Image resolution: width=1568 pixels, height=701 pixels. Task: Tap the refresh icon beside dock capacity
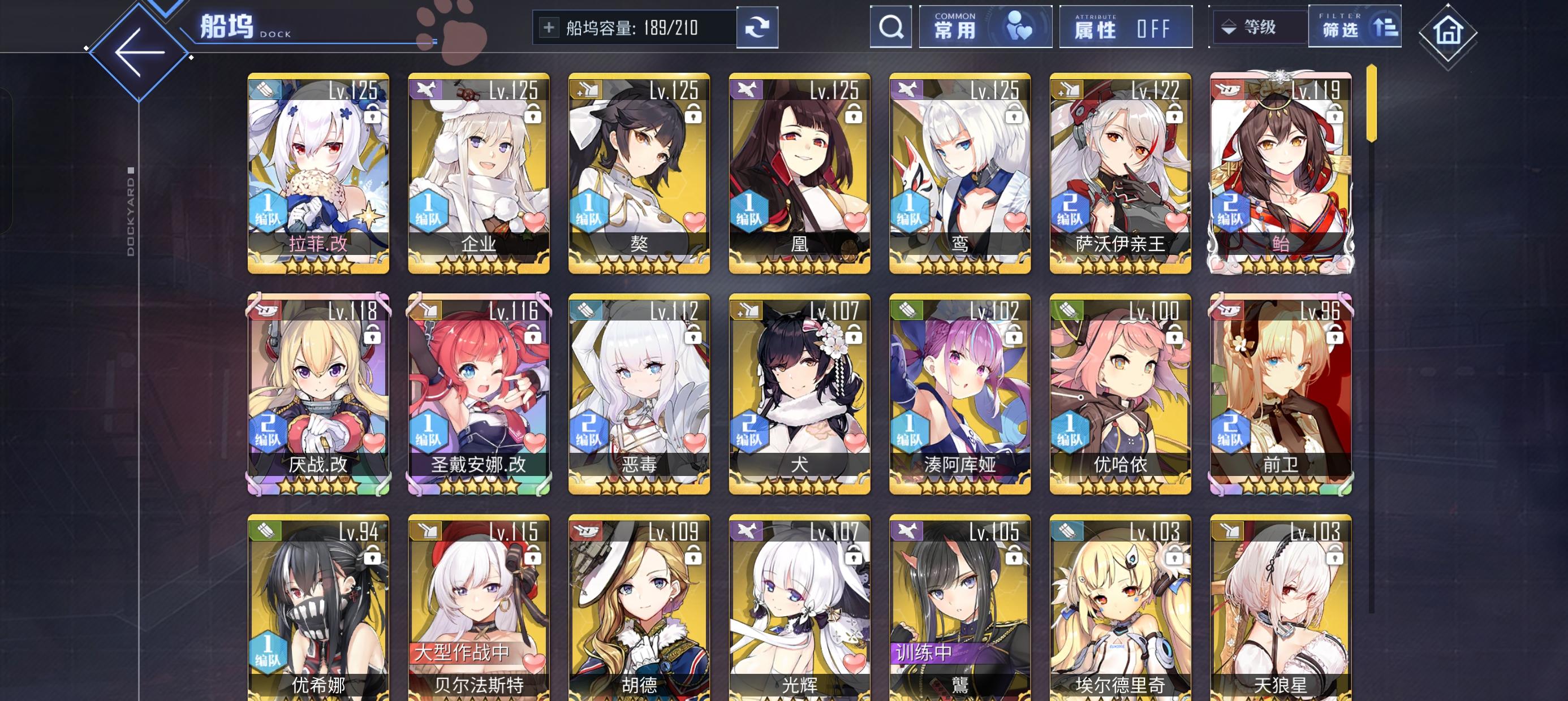757,27
